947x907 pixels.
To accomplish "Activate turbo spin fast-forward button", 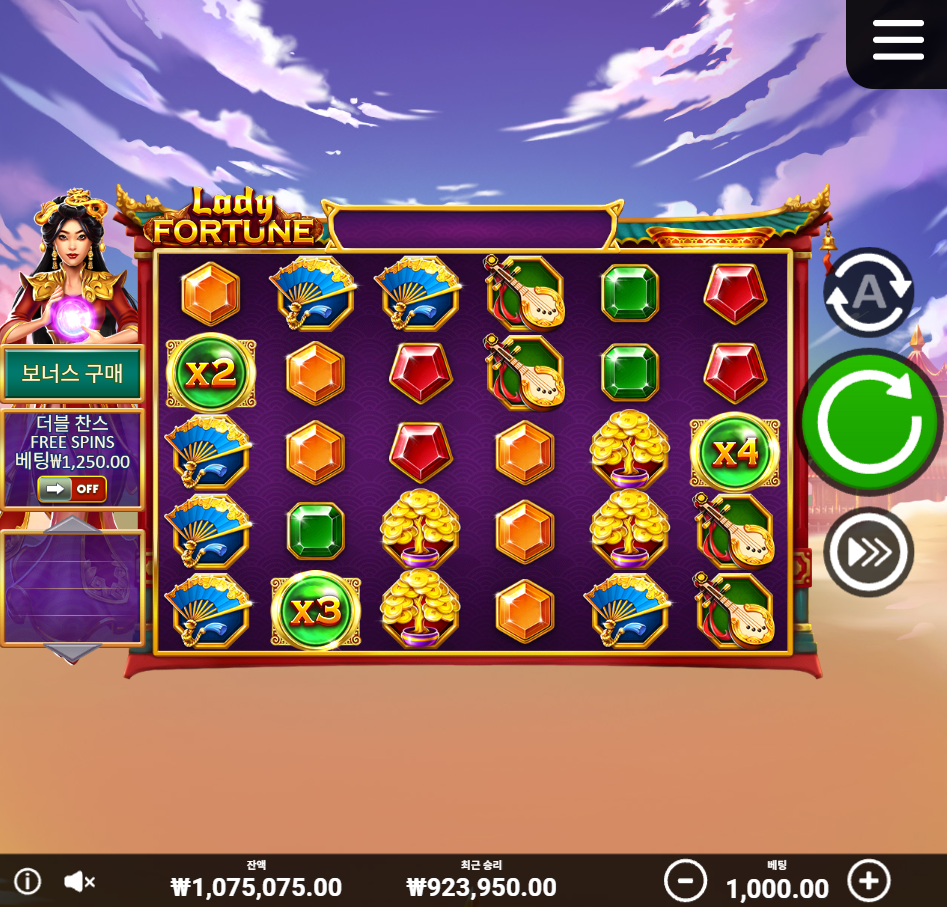I will (868, 552).
